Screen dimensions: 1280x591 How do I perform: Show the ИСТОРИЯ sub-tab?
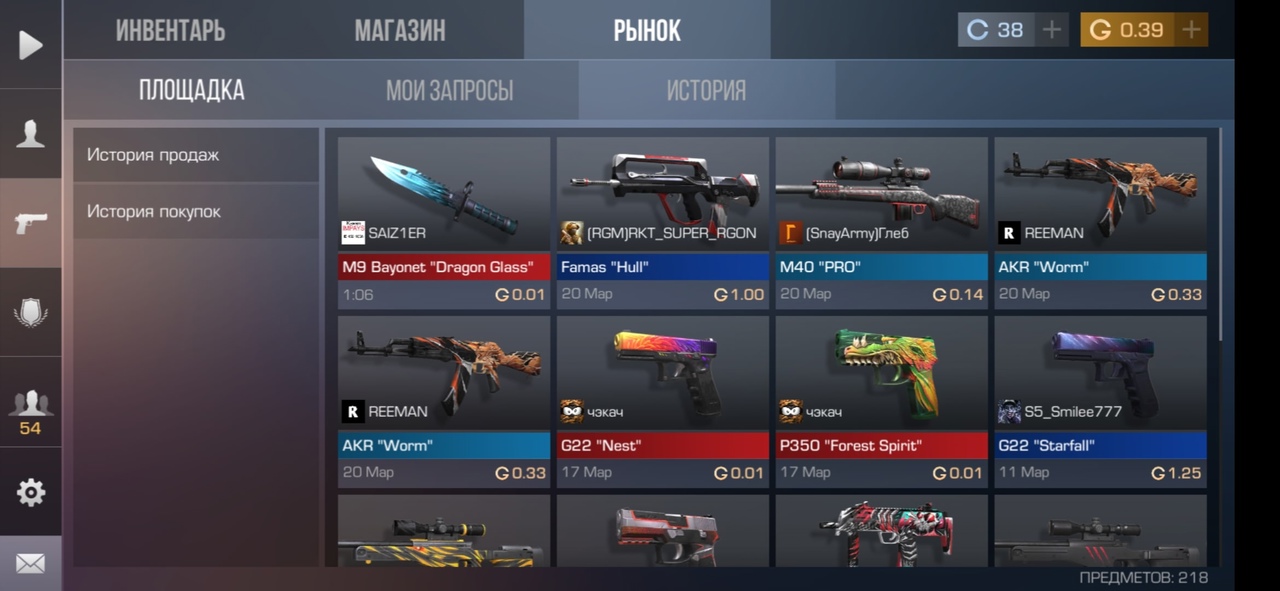pyautogui.click(x=706, y=91)
